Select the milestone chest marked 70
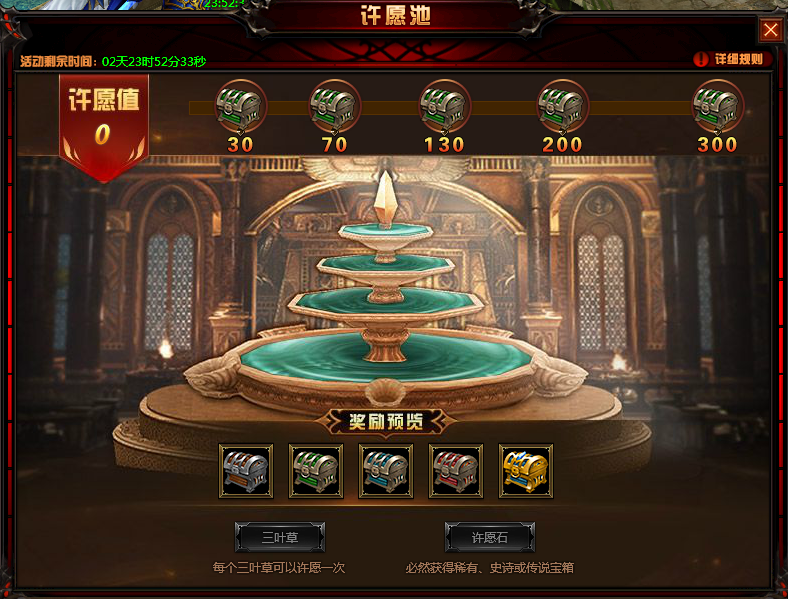The image size is (788, 599). pyautogui.click(x=335, y=105)
